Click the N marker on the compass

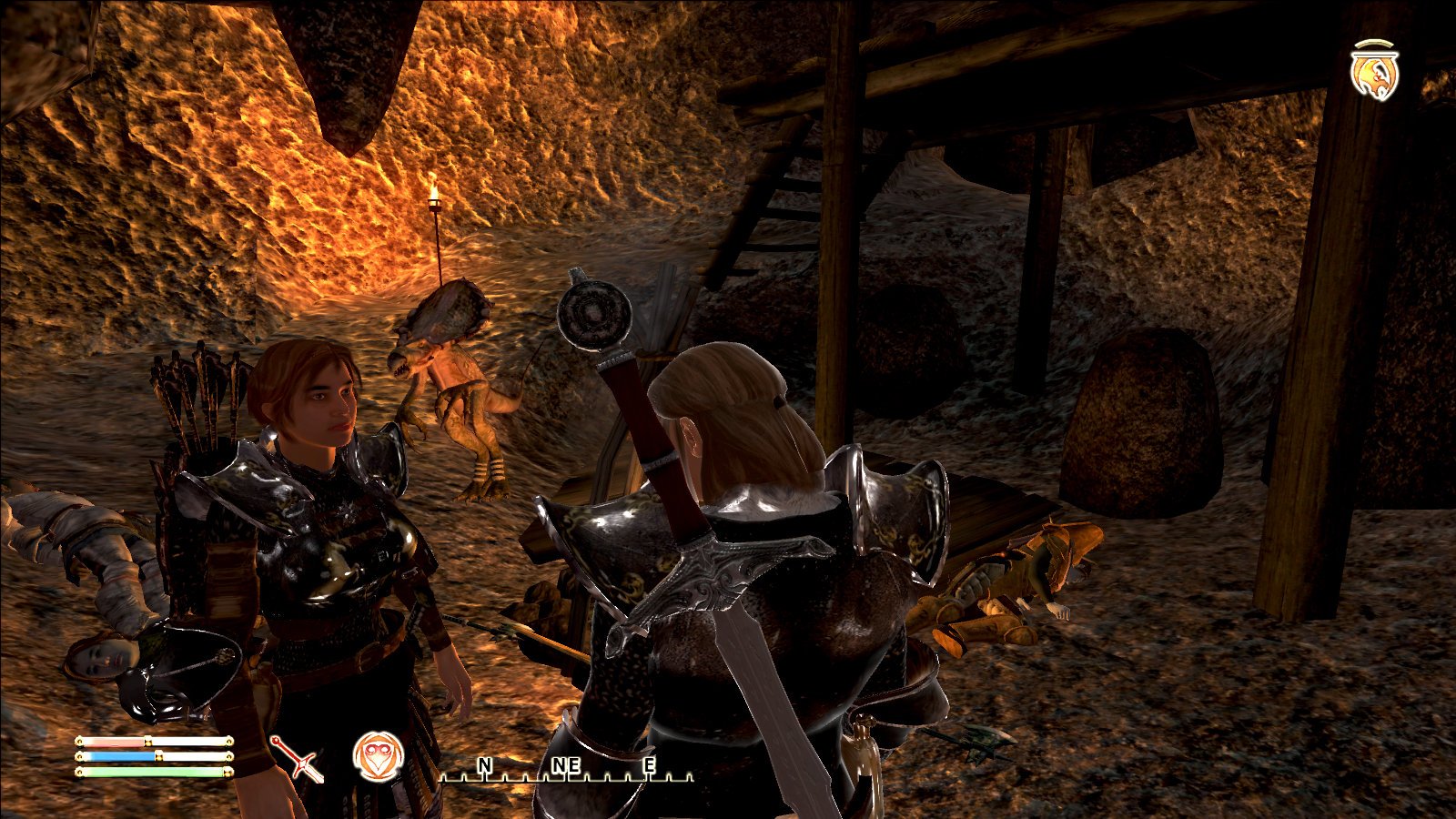485,767
